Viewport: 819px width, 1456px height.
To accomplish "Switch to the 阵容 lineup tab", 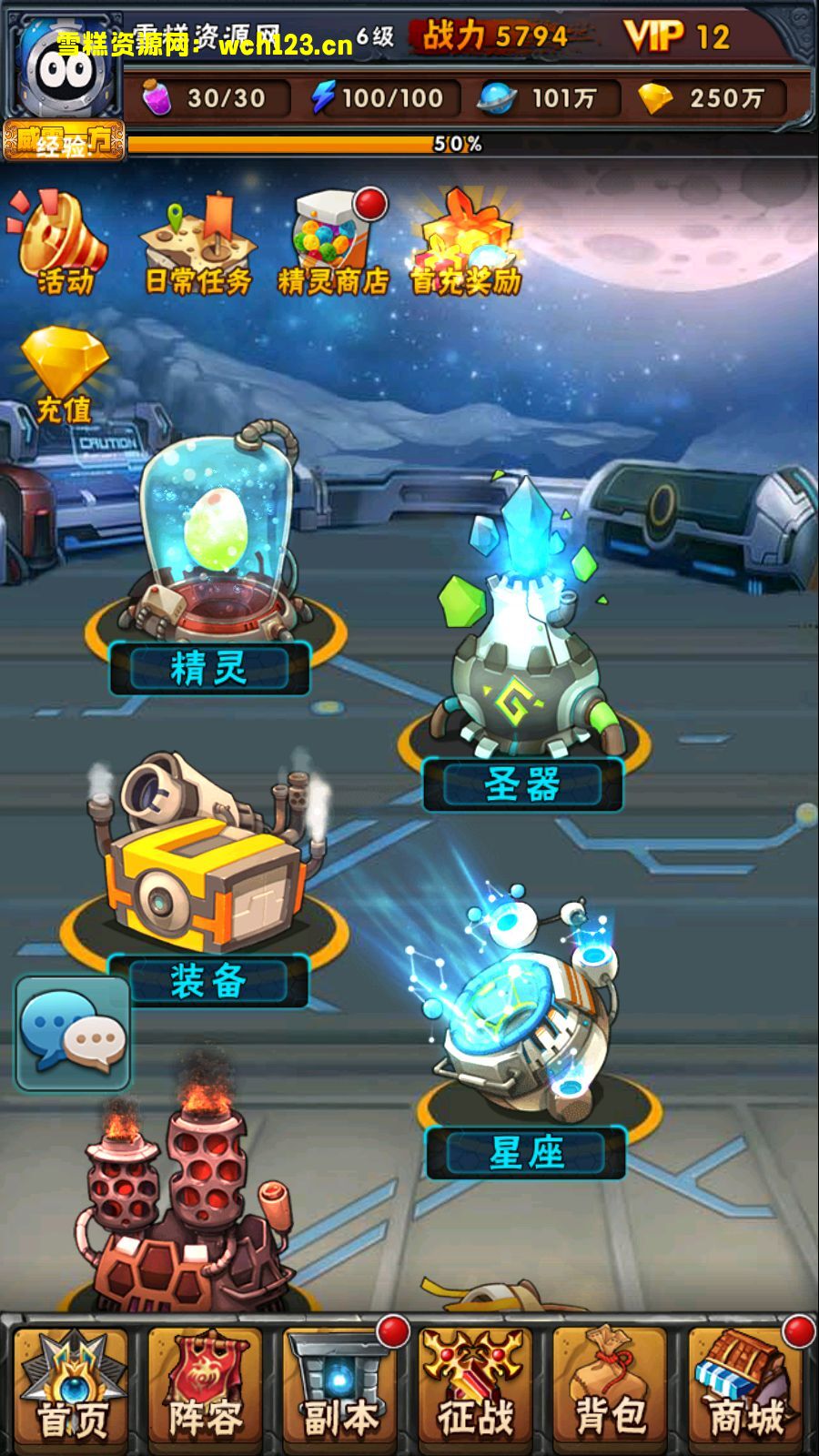I will point(206,1387).
